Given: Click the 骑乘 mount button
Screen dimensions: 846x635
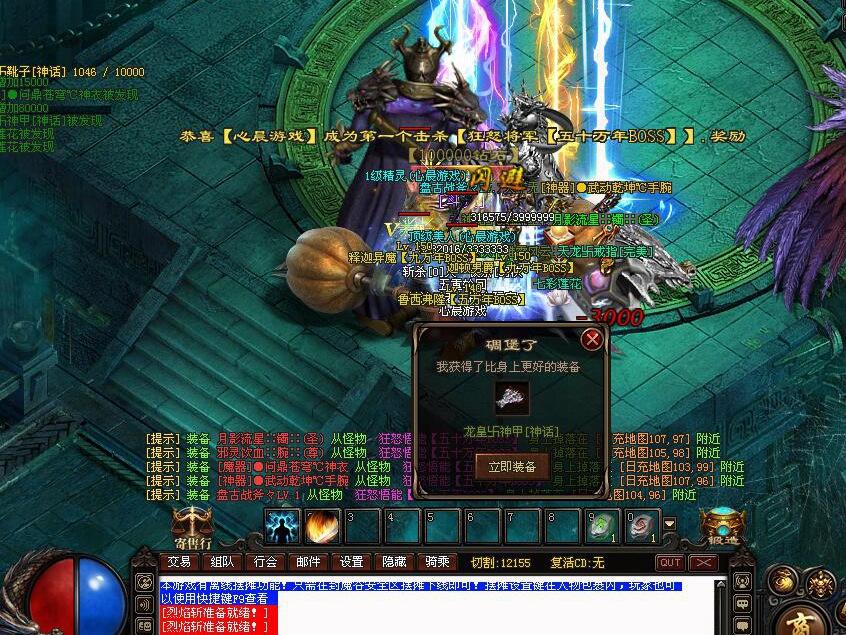Looking at the screenshot, I should 437,562.
